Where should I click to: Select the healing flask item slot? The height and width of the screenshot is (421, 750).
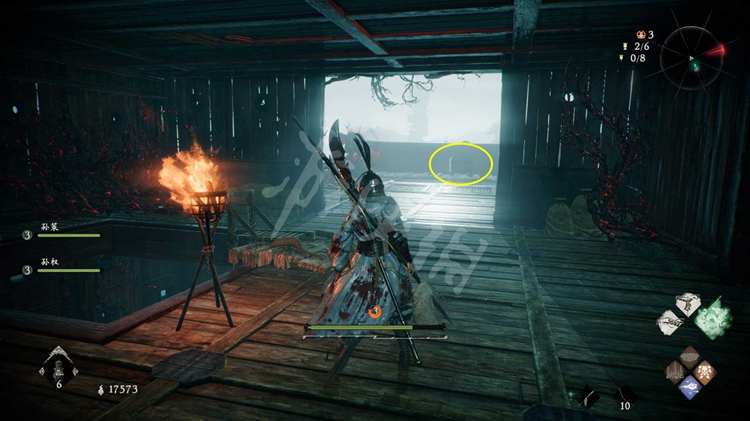tap(58, 366)
